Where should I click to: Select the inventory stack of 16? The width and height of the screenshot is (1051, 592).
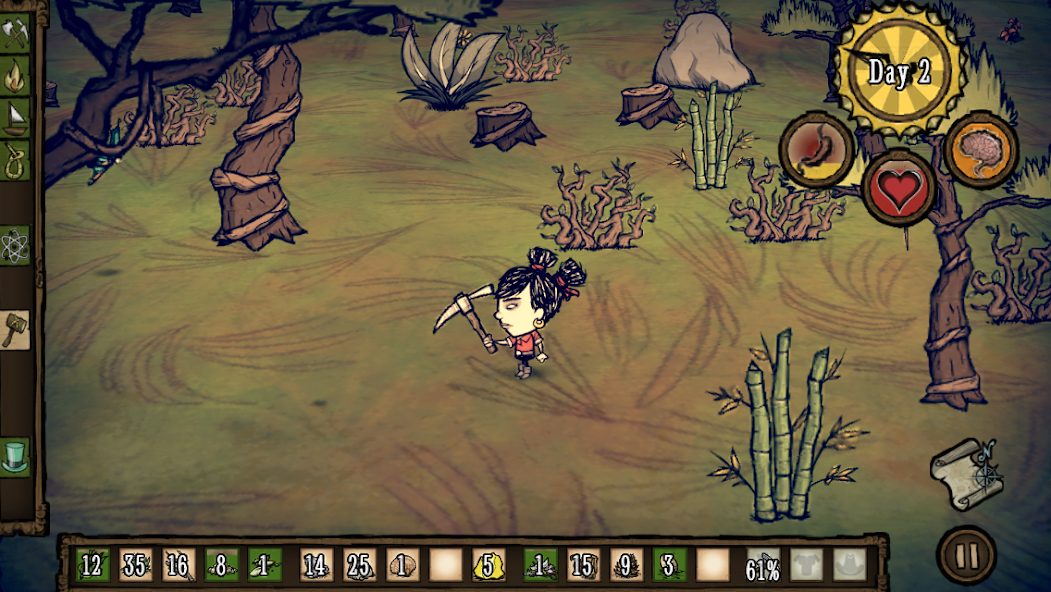tap(178, 566)
